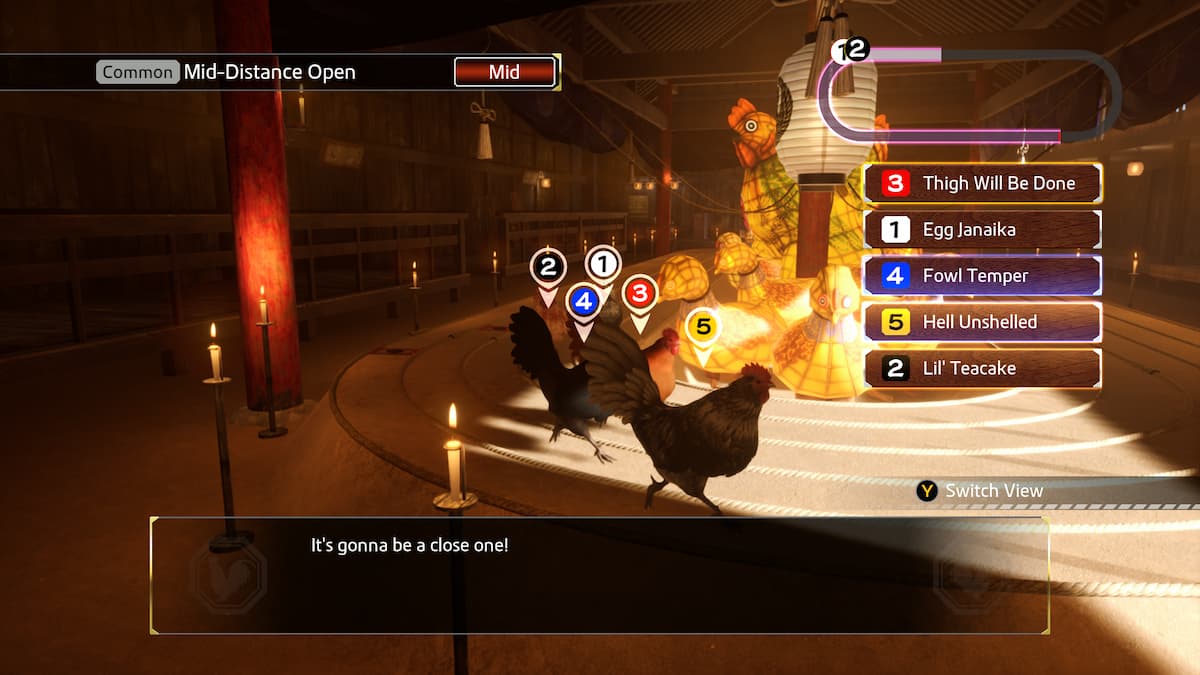This screenshot has width=1200, height=675.
Task: Select Thigh Will Be Done in the standings
Action: (x=982, y=184)
